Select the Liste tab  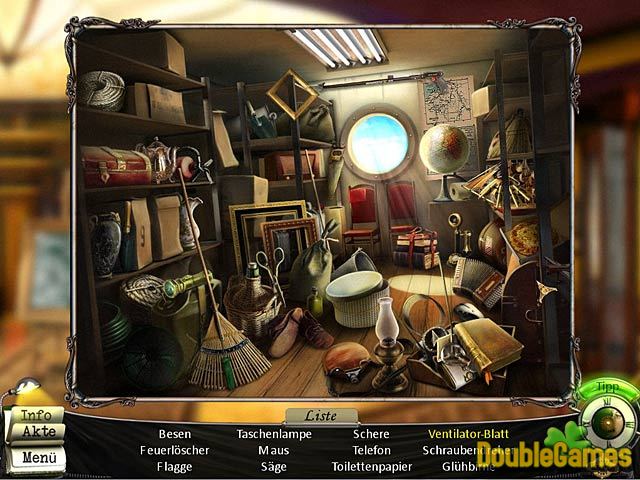pyautogui.click(x=320, y=416)
